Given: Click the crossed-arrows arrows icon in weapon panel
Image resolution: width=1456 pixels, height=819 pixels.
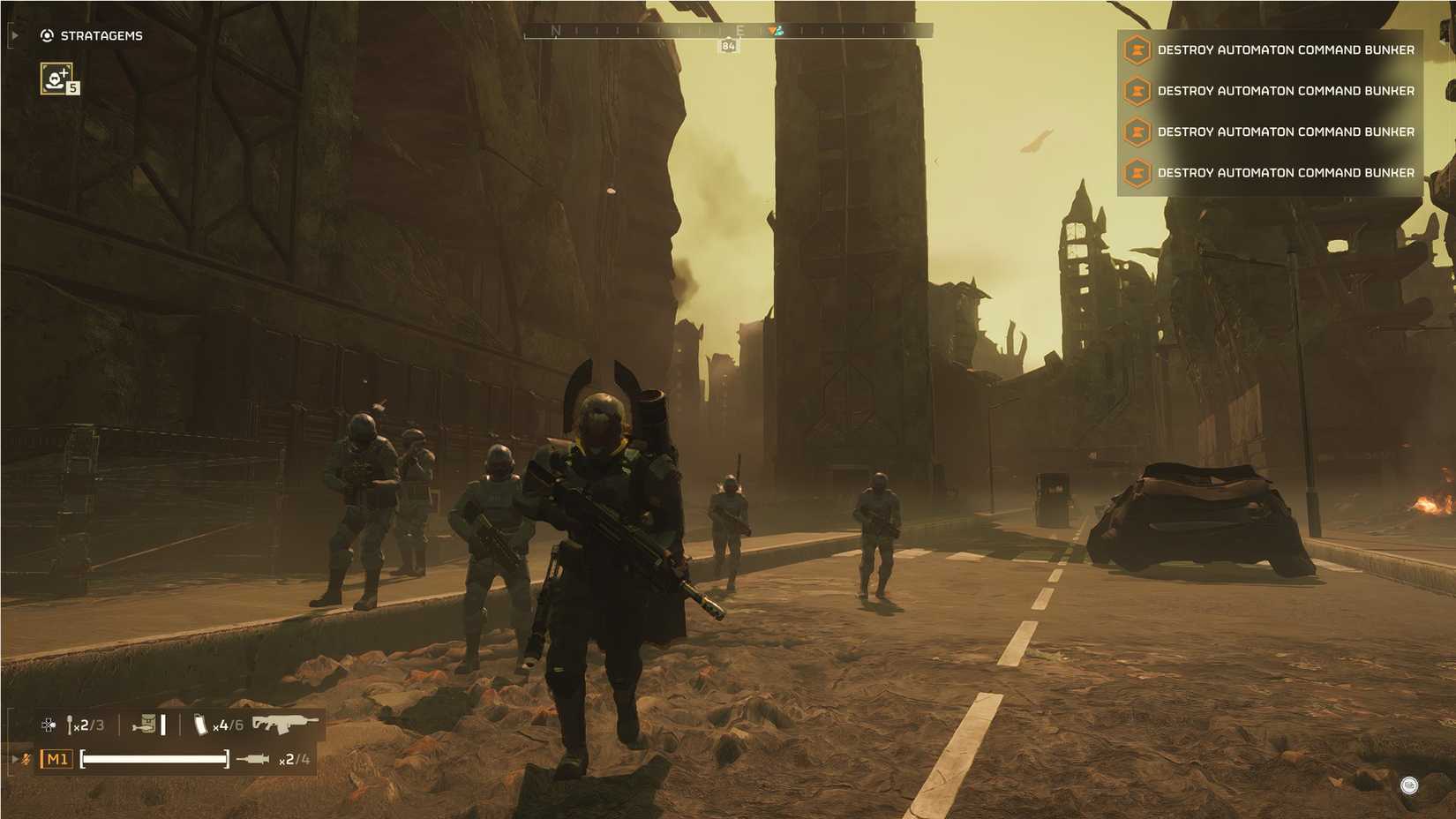Looking at the screenshot, I should pyautogui.click(x=49, y=725).
